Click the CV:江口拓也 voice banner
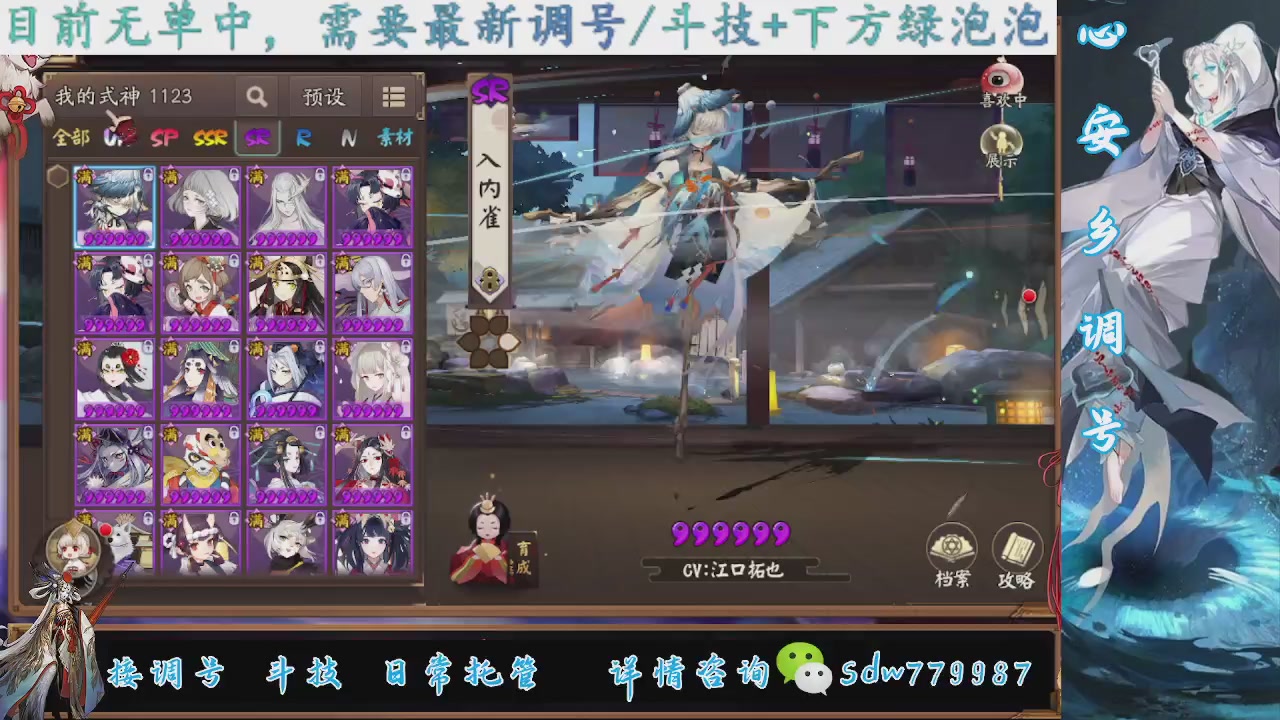This screenshot has width=1280, height=720. [x=731, y=570]
